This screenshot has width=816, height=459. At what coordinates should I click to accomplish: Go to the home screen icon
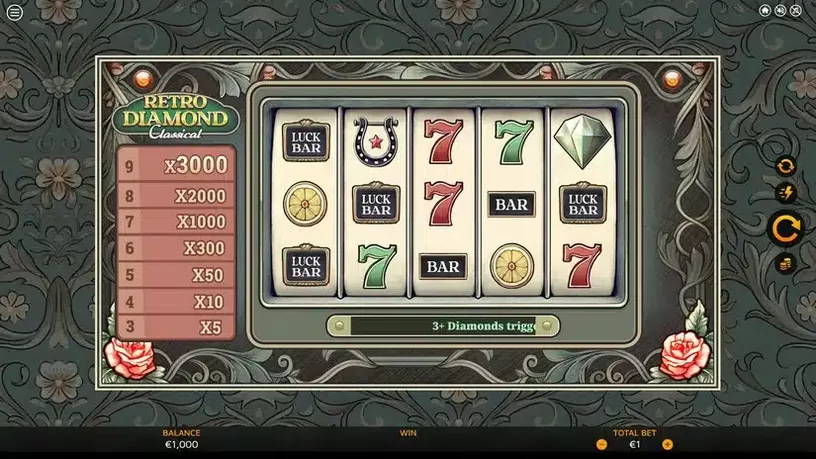[765, 11]
